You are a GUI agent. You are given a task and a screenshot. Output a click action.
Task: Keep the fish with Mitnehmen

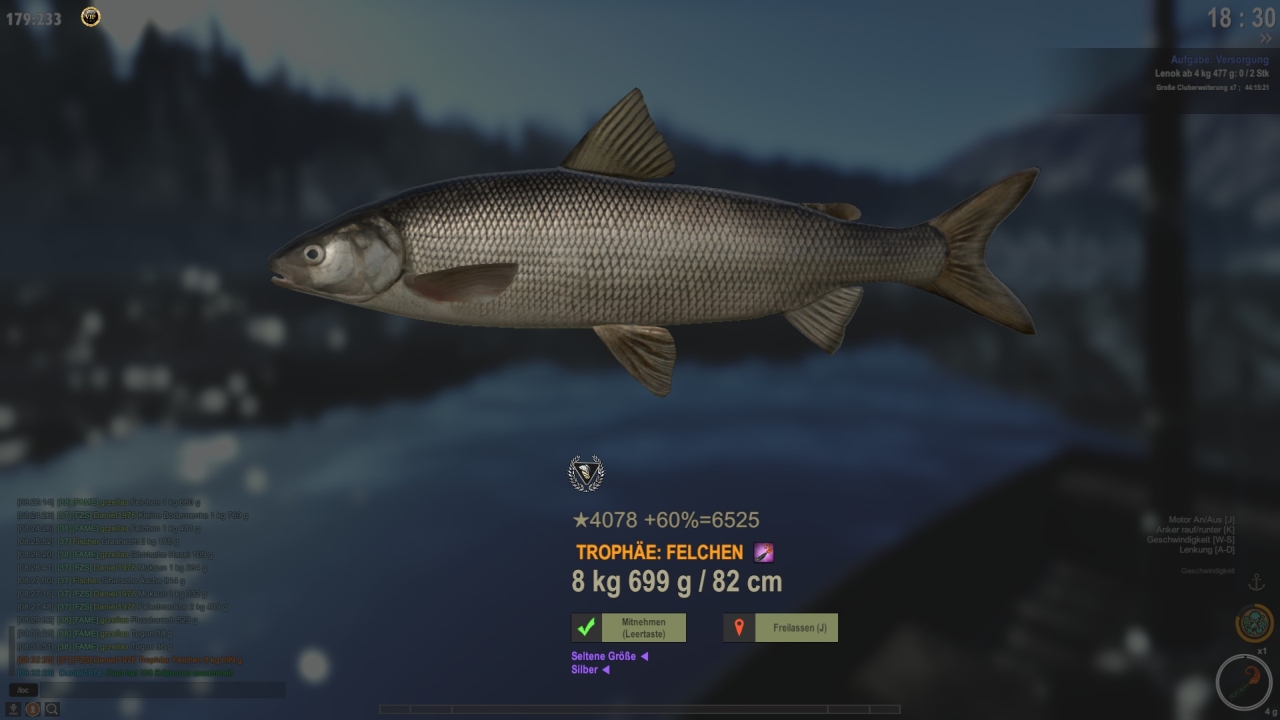click(629, 628)
